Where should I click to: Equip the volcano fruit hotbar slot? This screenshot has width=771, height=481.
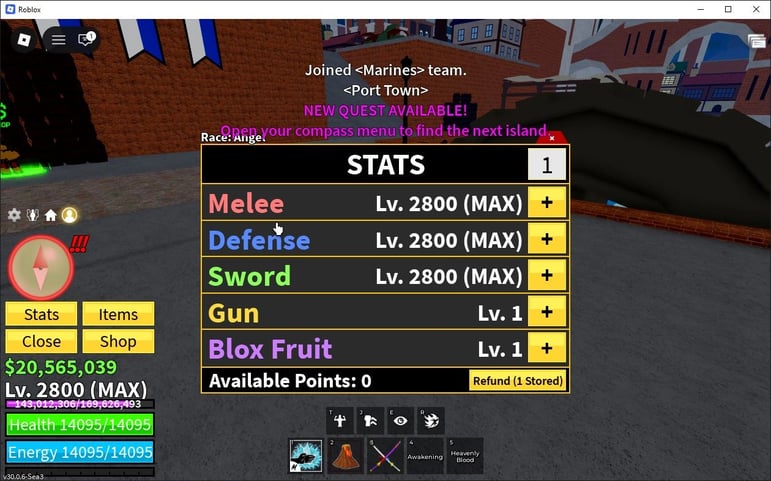(x=346, y=456)
